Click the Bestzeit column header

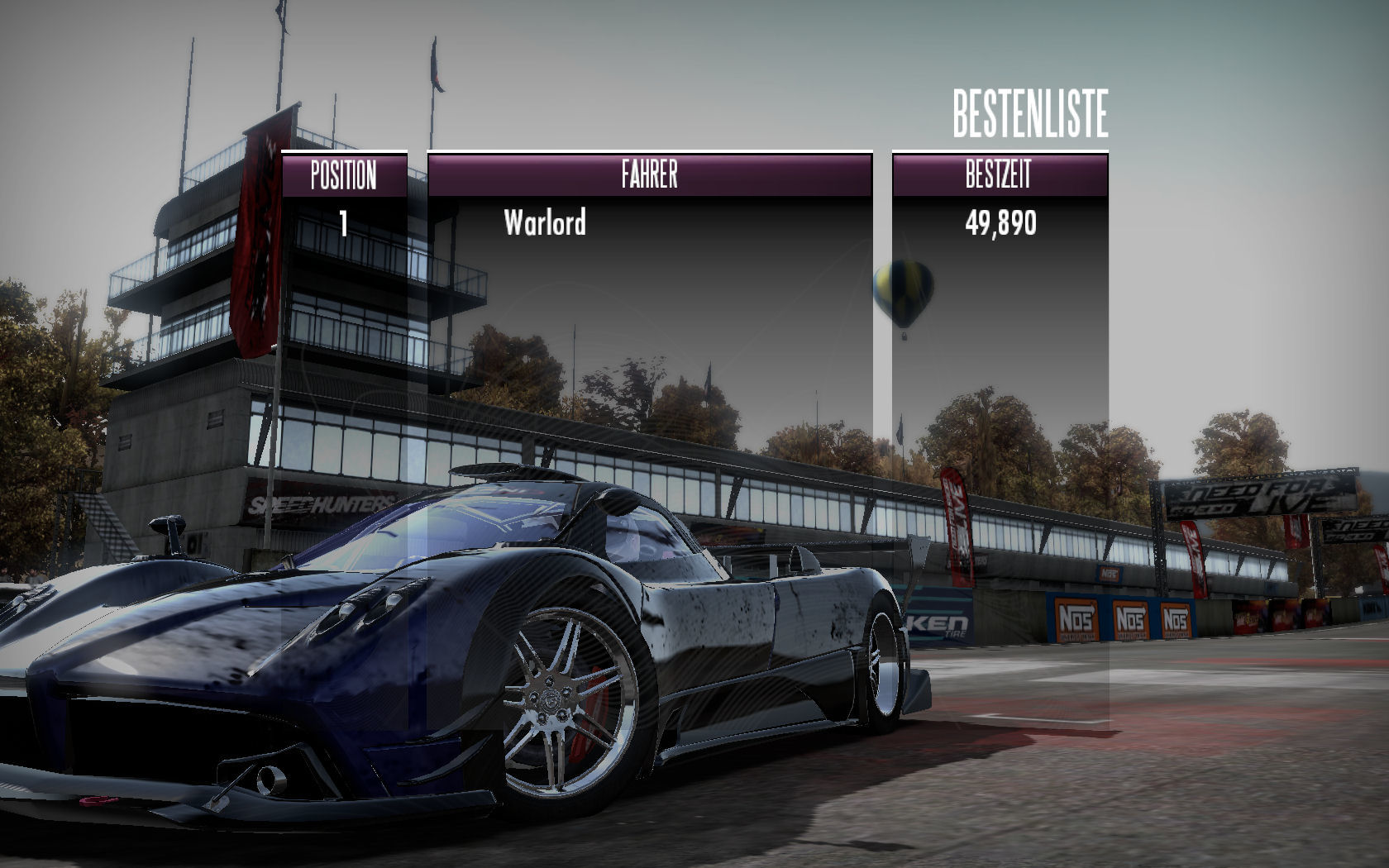tap(999, 174)
